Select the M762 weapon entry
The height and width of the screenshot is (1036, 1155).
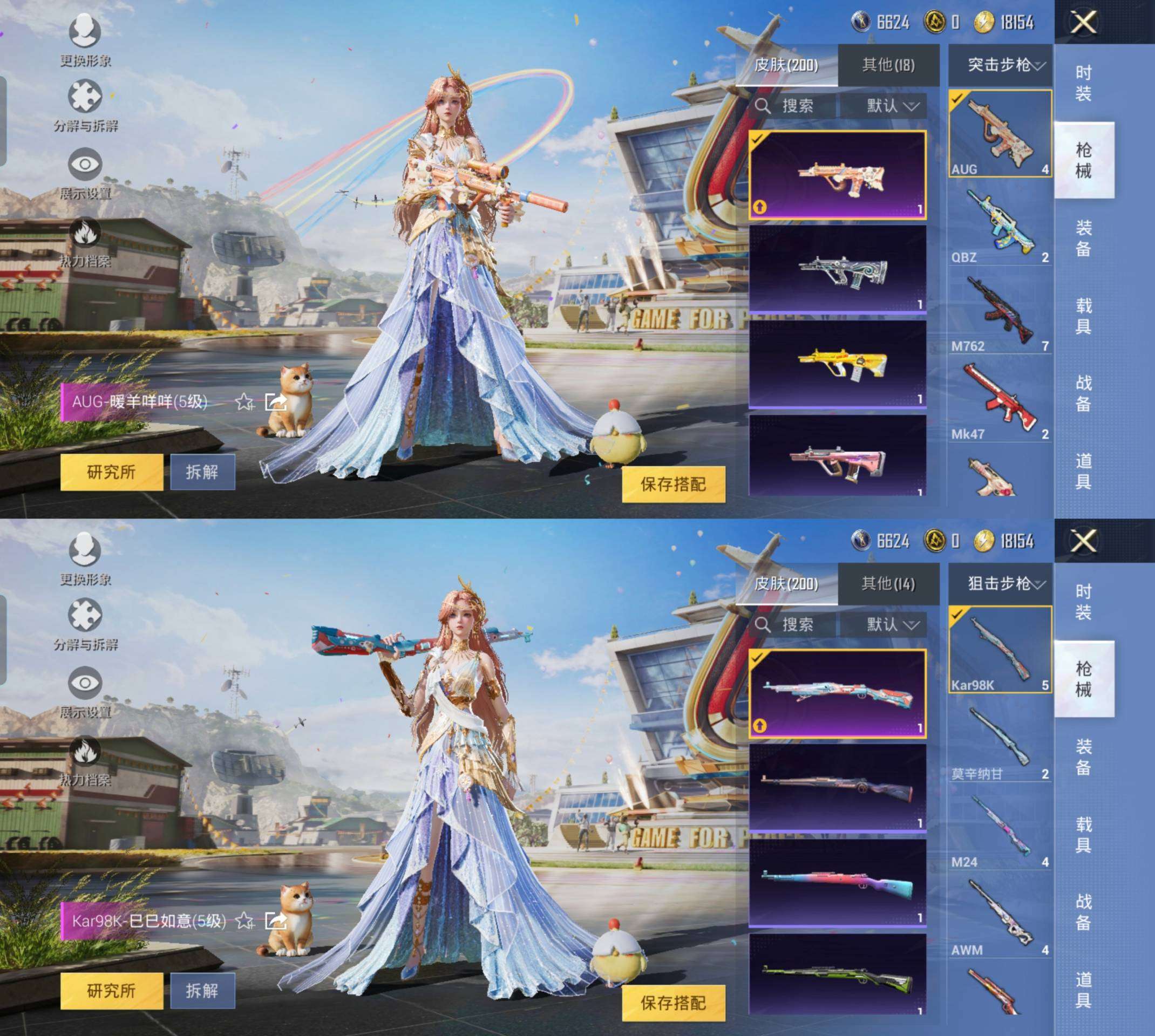[1000, 313]
